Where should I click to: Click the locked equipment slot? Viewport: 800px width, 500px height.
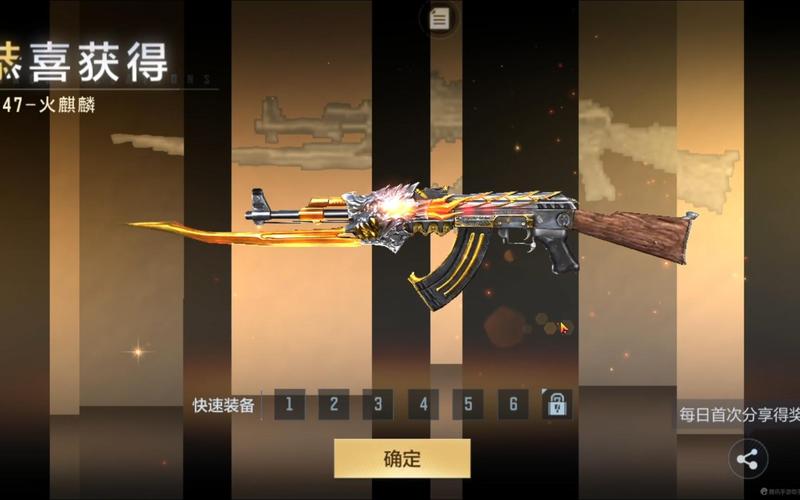coord(557,405)
